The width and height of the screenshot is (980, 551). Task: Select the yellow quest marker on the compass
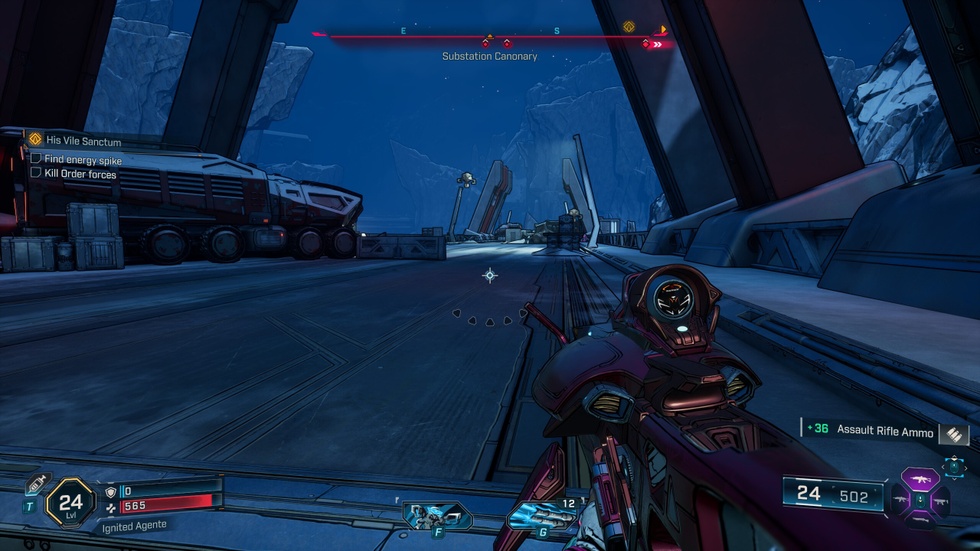(629, 27)
